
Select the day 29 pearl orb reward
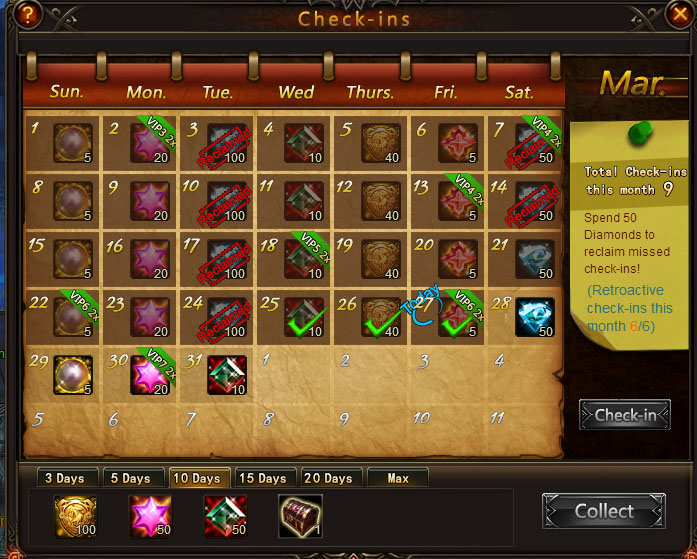[73, 374]
